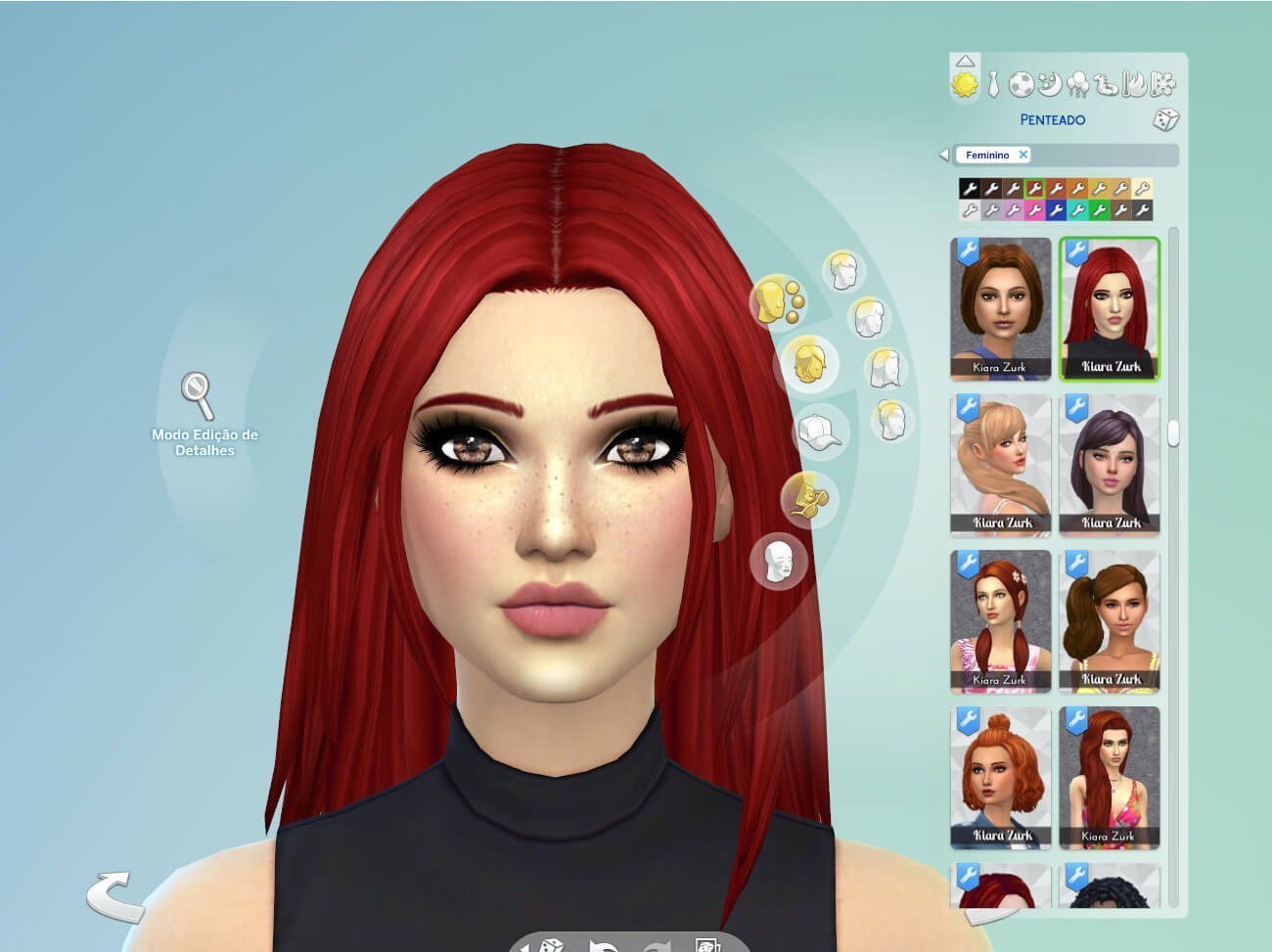1272x952 pixels.
Task: Randomize hairstyle with the dice icon
Action: pos(1164,120)
